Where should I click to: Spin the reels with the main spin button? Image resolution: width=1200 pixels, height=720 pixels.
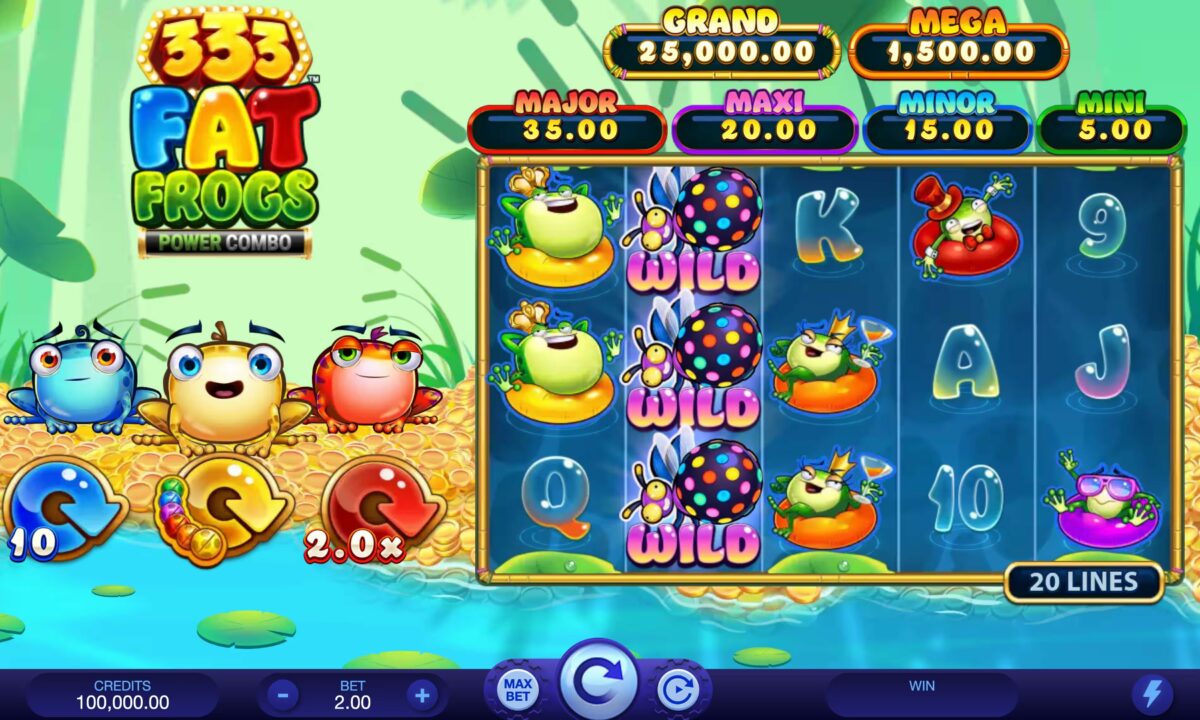pos(598,681)
